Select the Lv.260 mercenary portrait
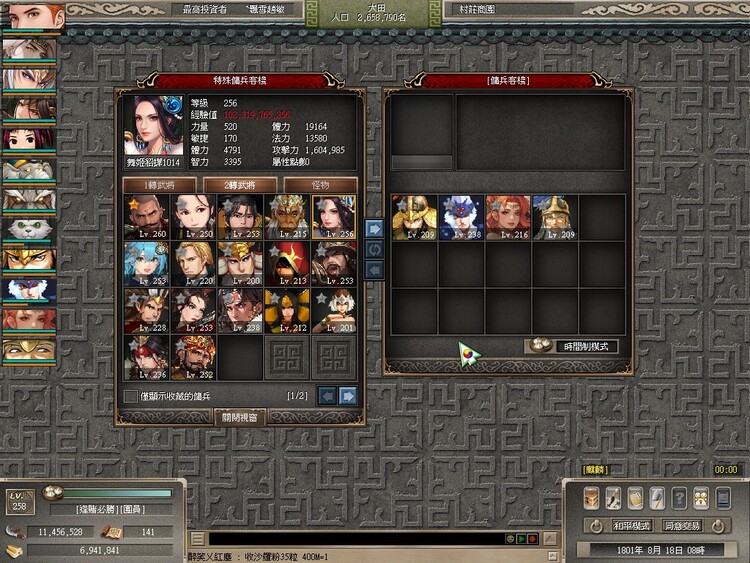This screenshot has height=563, width=750. pos(146,216)
